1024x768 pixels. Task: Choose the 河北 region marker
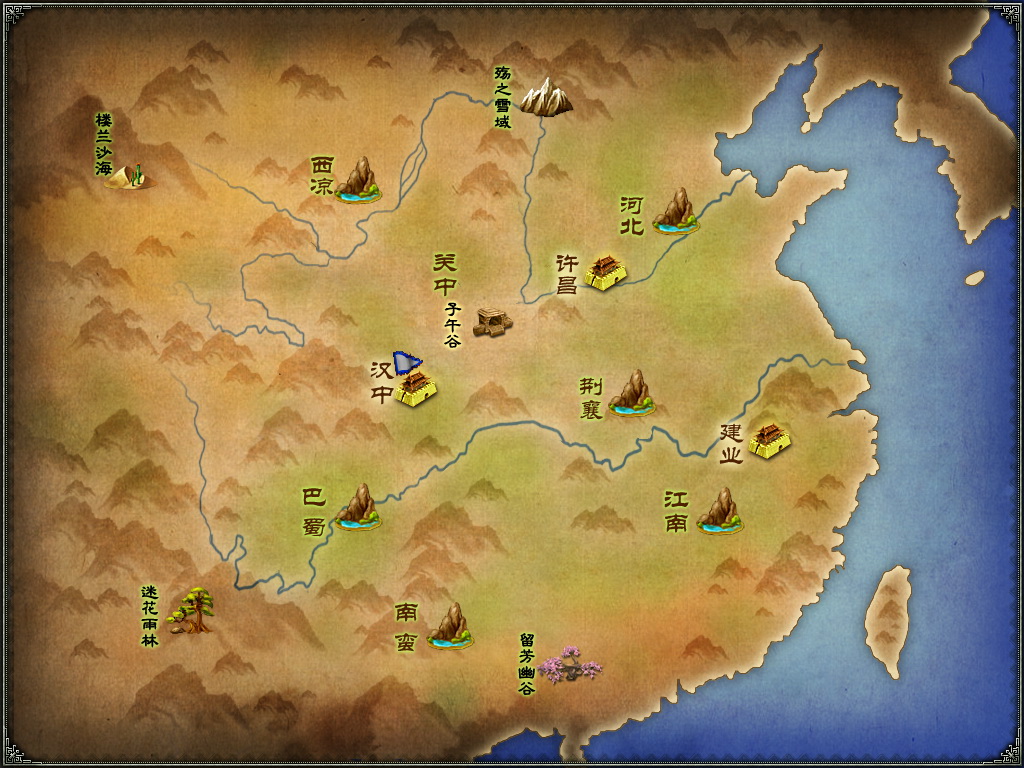coord(676,212)
